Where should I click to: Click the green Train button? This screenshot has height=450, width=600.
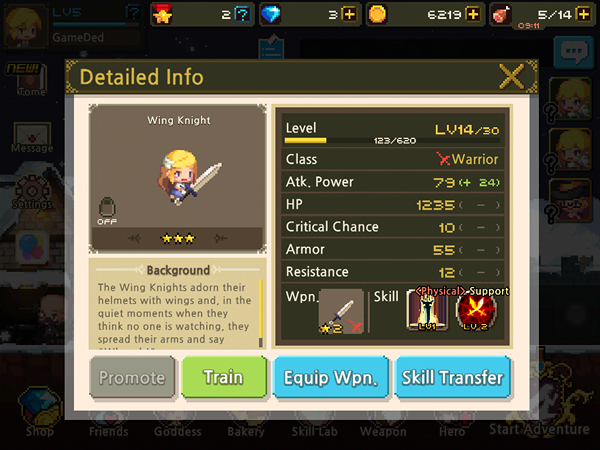coord(224,377)
